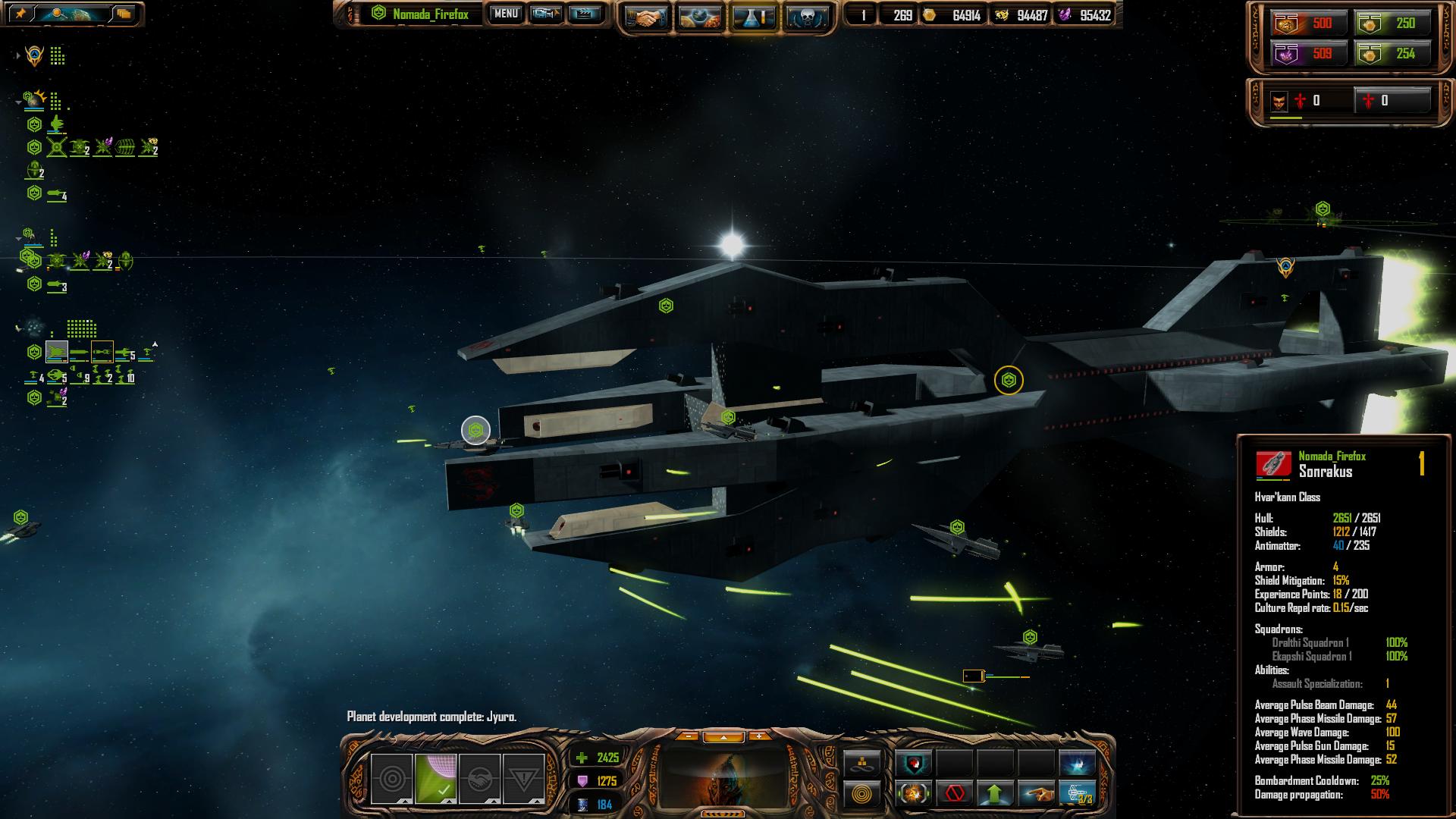Select the highlighted capital ship in tree
This screenshot has width=1456, height=819.
[x=57, y=352]
